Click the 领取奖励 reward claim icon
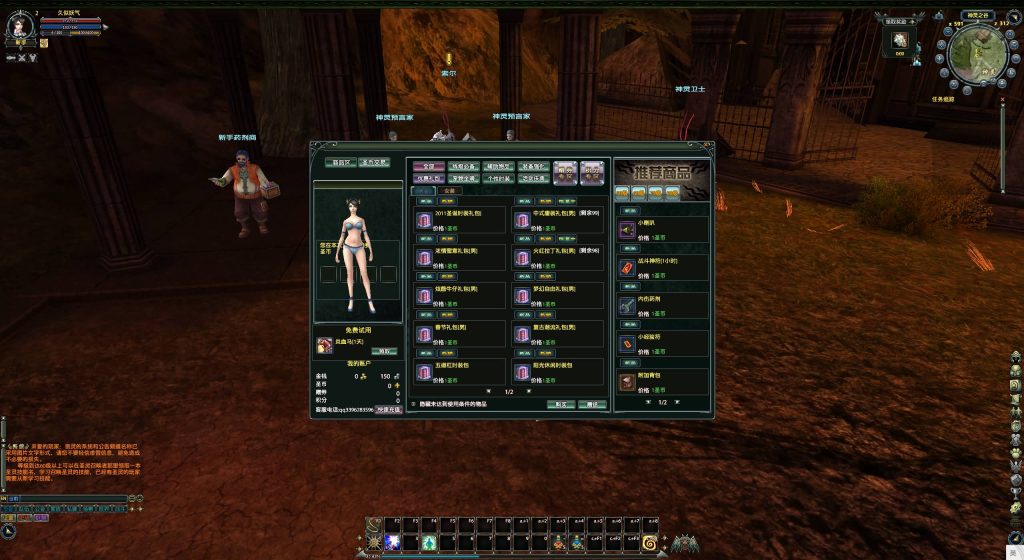 [899, 38]
